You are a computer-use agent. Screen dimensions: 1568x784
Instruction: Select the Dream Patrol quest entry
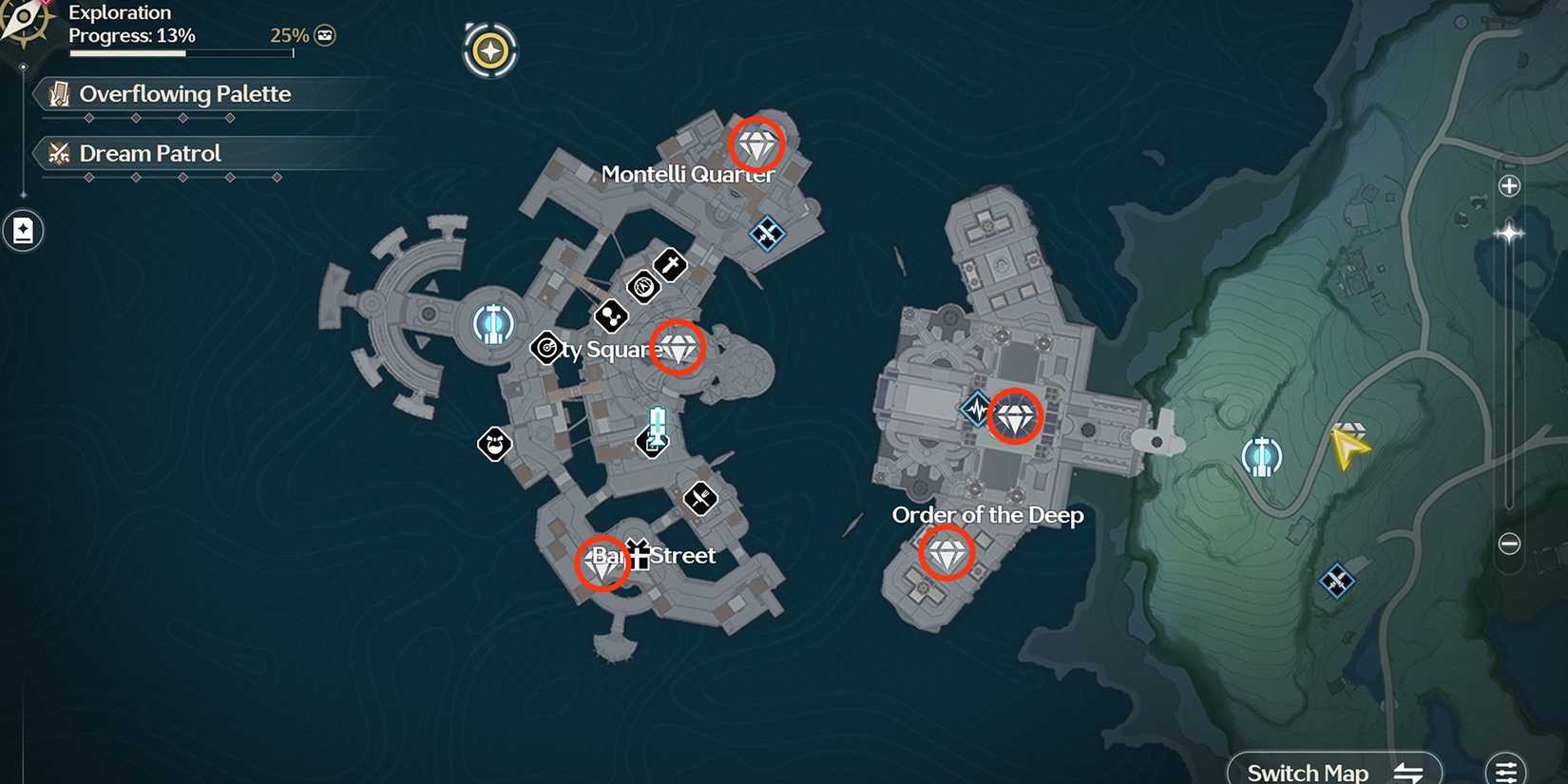(149, 153)
